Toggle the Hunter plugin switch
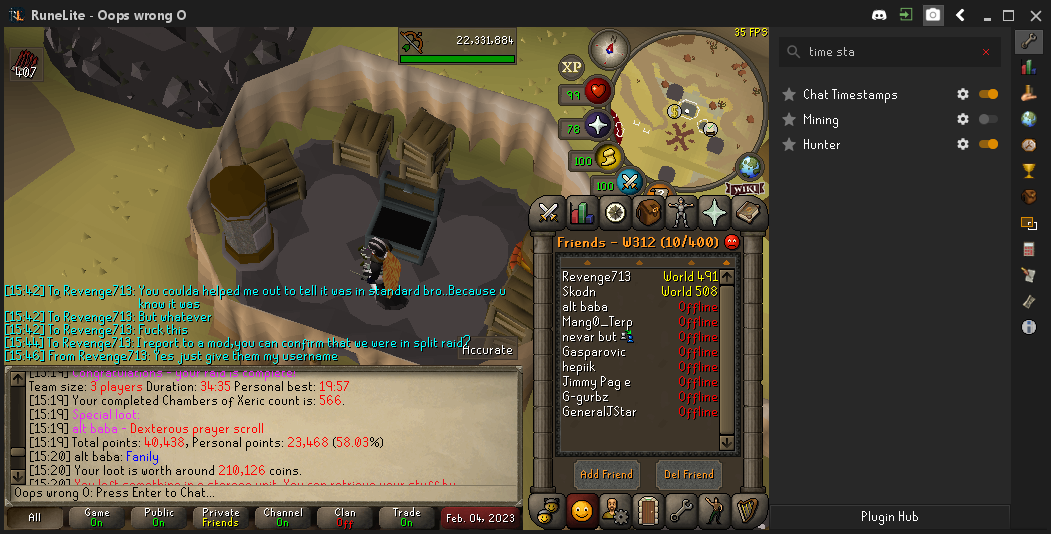 click(x=988, y=144)
